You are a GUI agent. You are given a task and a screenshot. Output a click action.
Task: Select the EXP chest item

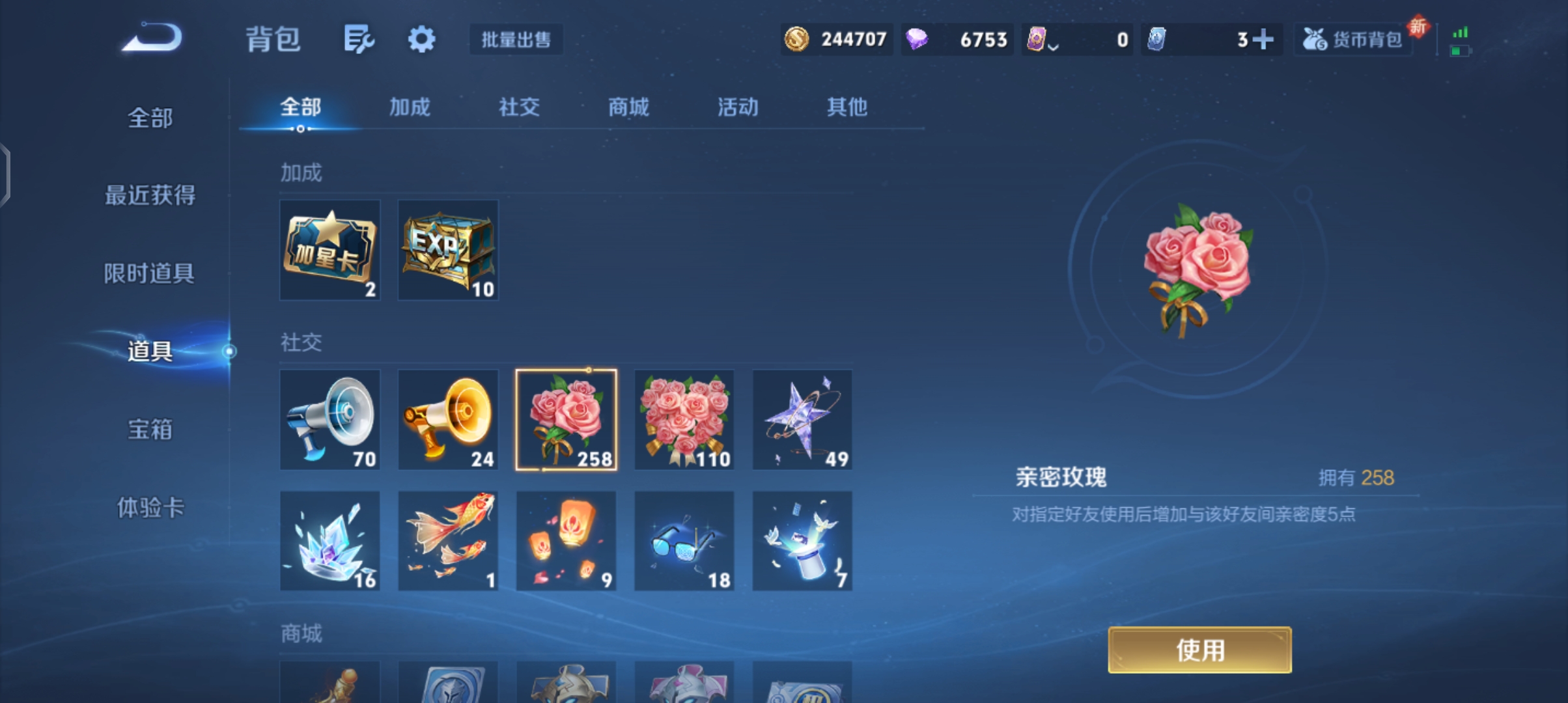(x=448, y=250)
